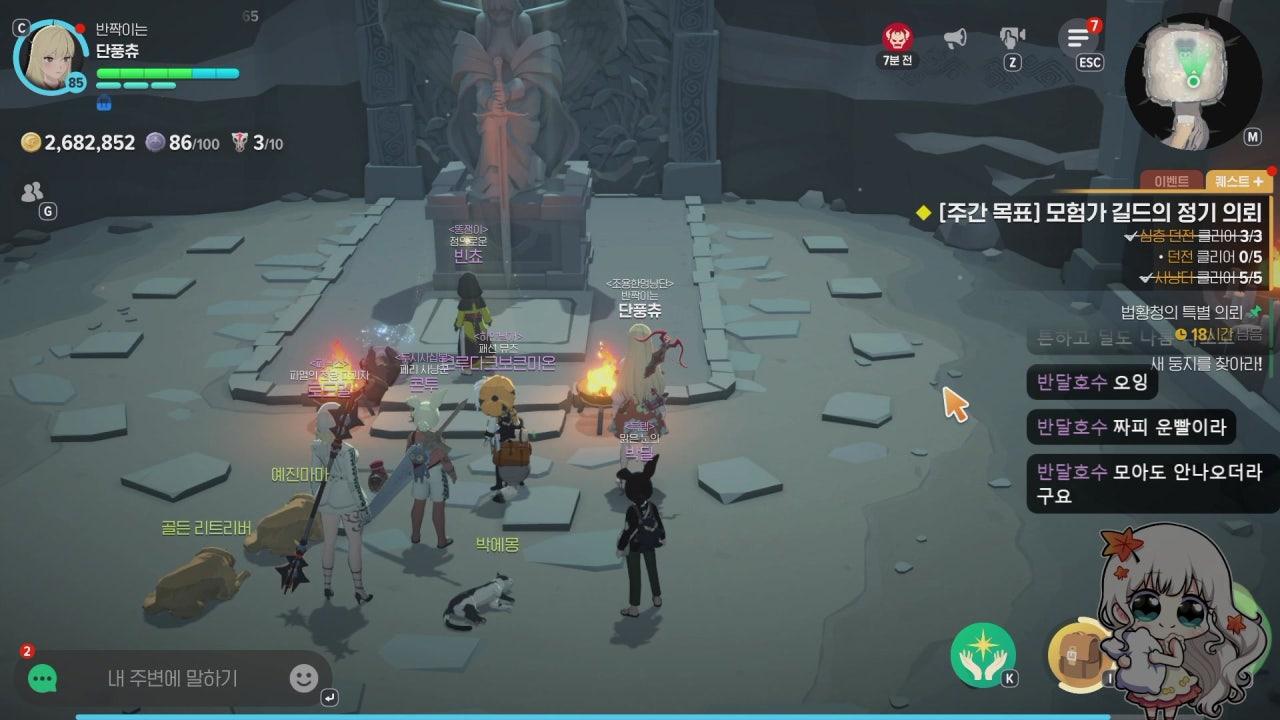Switch to the 이벤트 tab
This screenshot has height=720, width=1280.
pos(1172,181)
